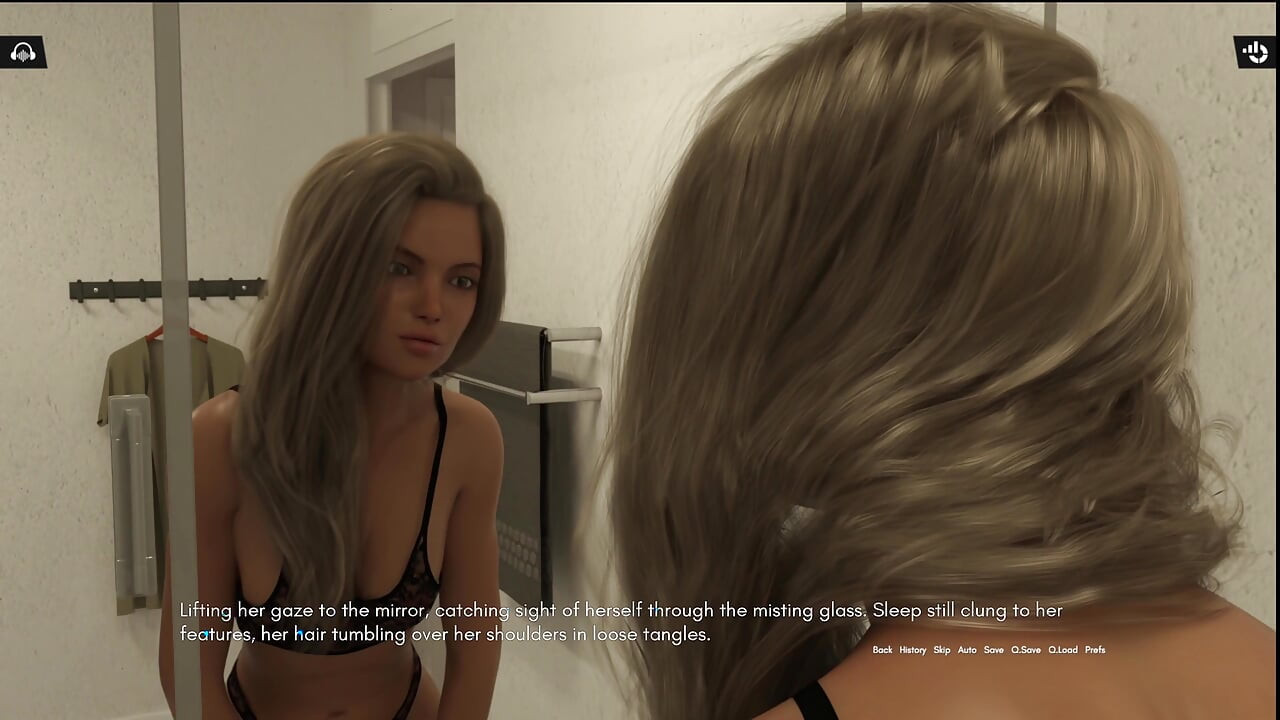Open Prefs settings

coord(1095,650)
